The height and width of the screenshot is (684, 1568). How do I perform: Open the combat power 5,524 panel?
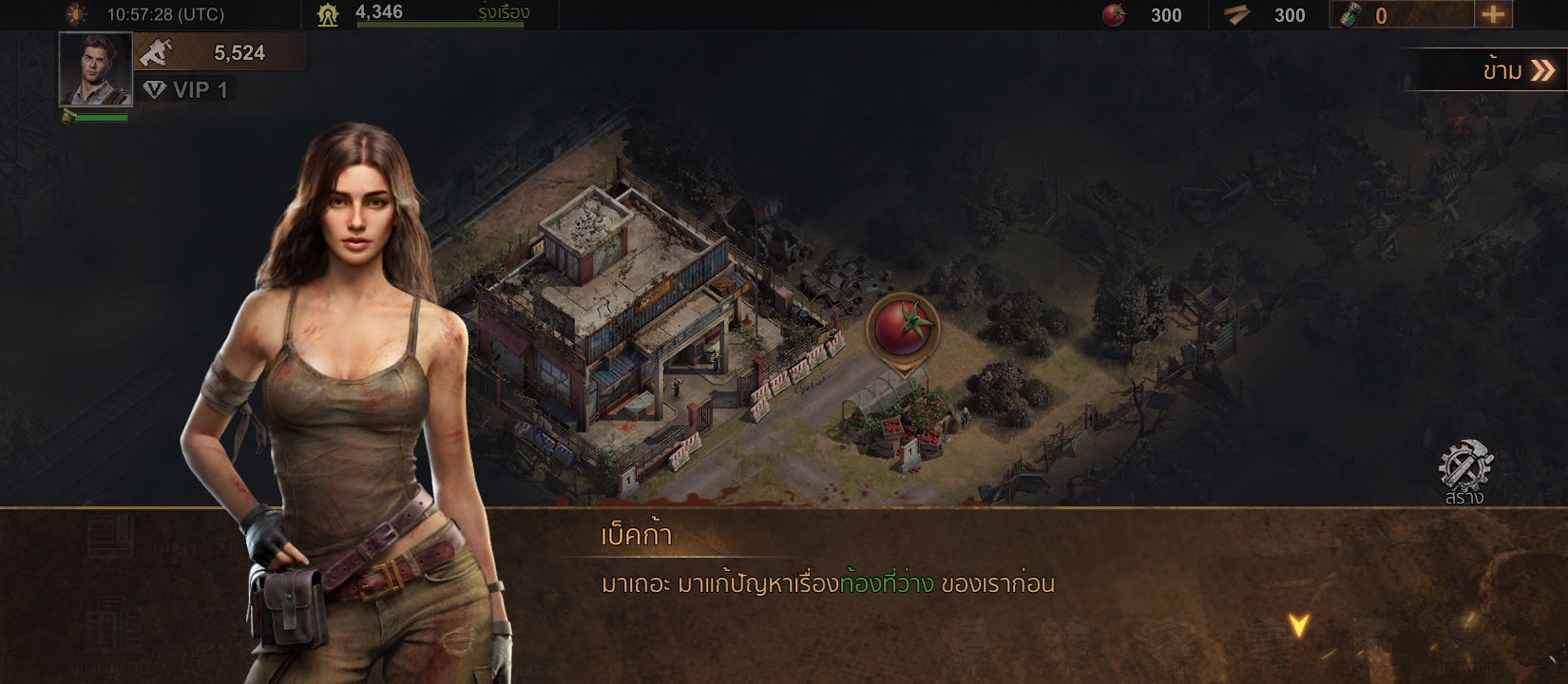coord(220,53)
